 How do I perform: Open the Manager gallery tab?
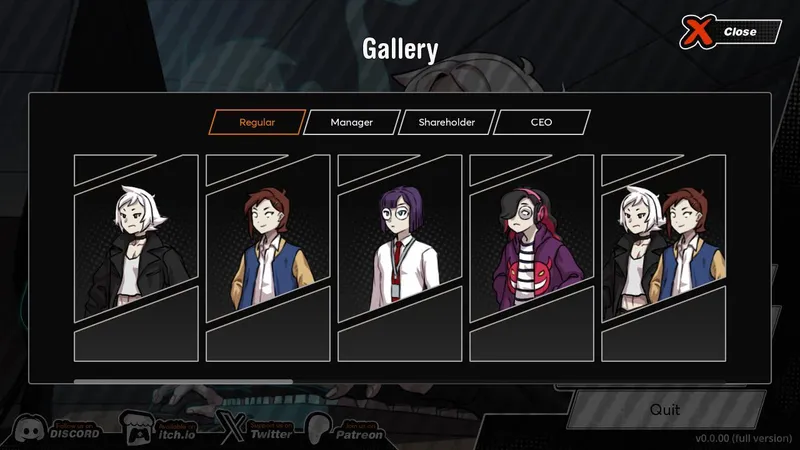352,123
